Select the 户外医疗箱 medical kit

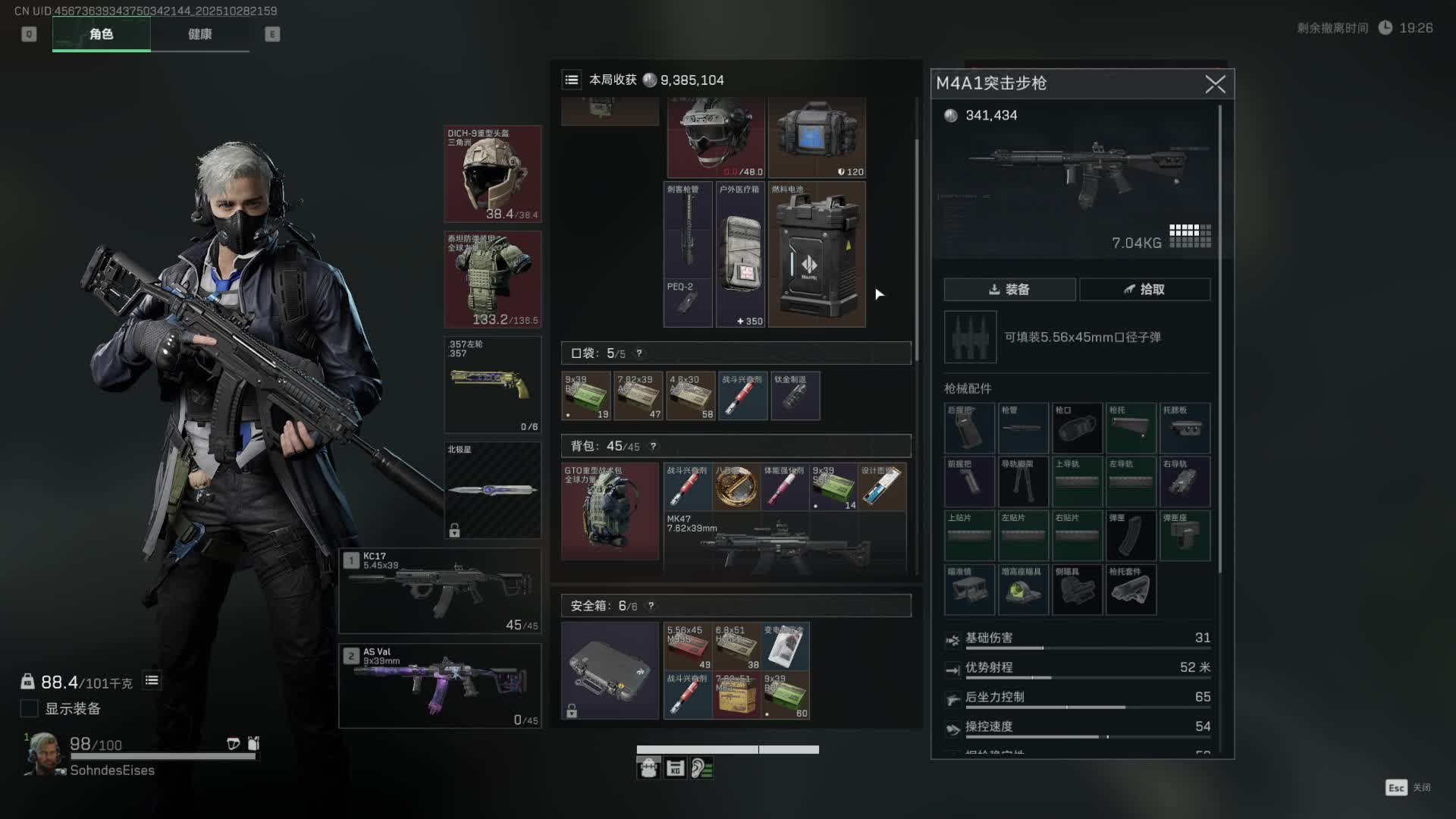coord(741,254)
